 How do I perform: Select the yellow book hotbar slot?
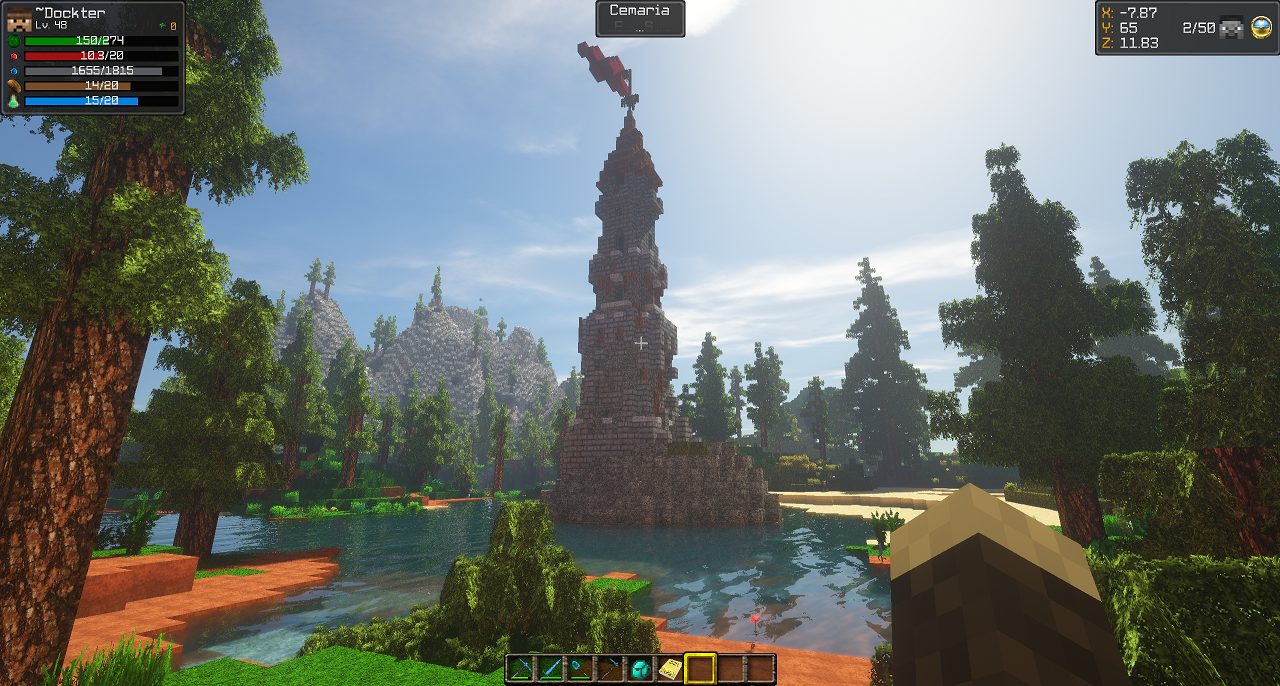pos(670,668)
